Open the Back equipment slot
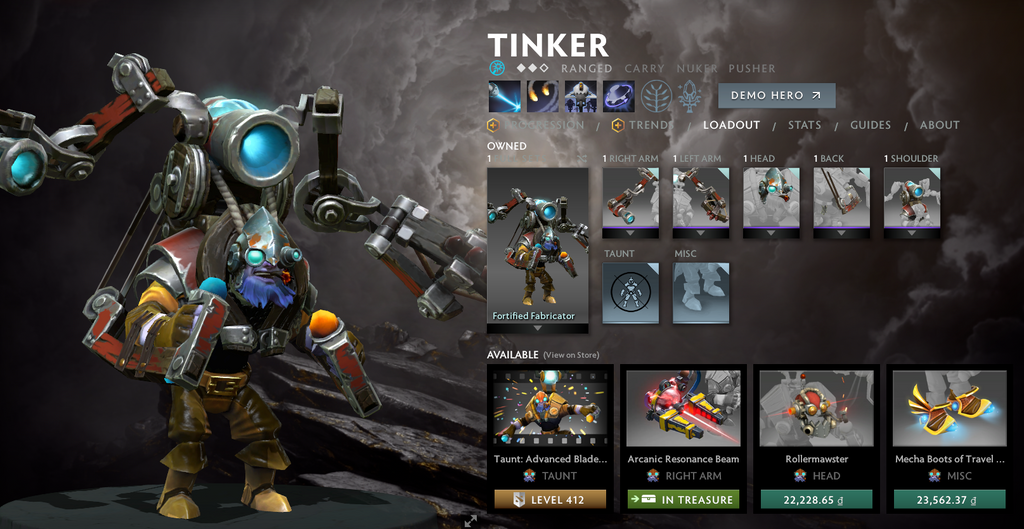Screen dimensions: 1024x529 (x=841, y=201)
